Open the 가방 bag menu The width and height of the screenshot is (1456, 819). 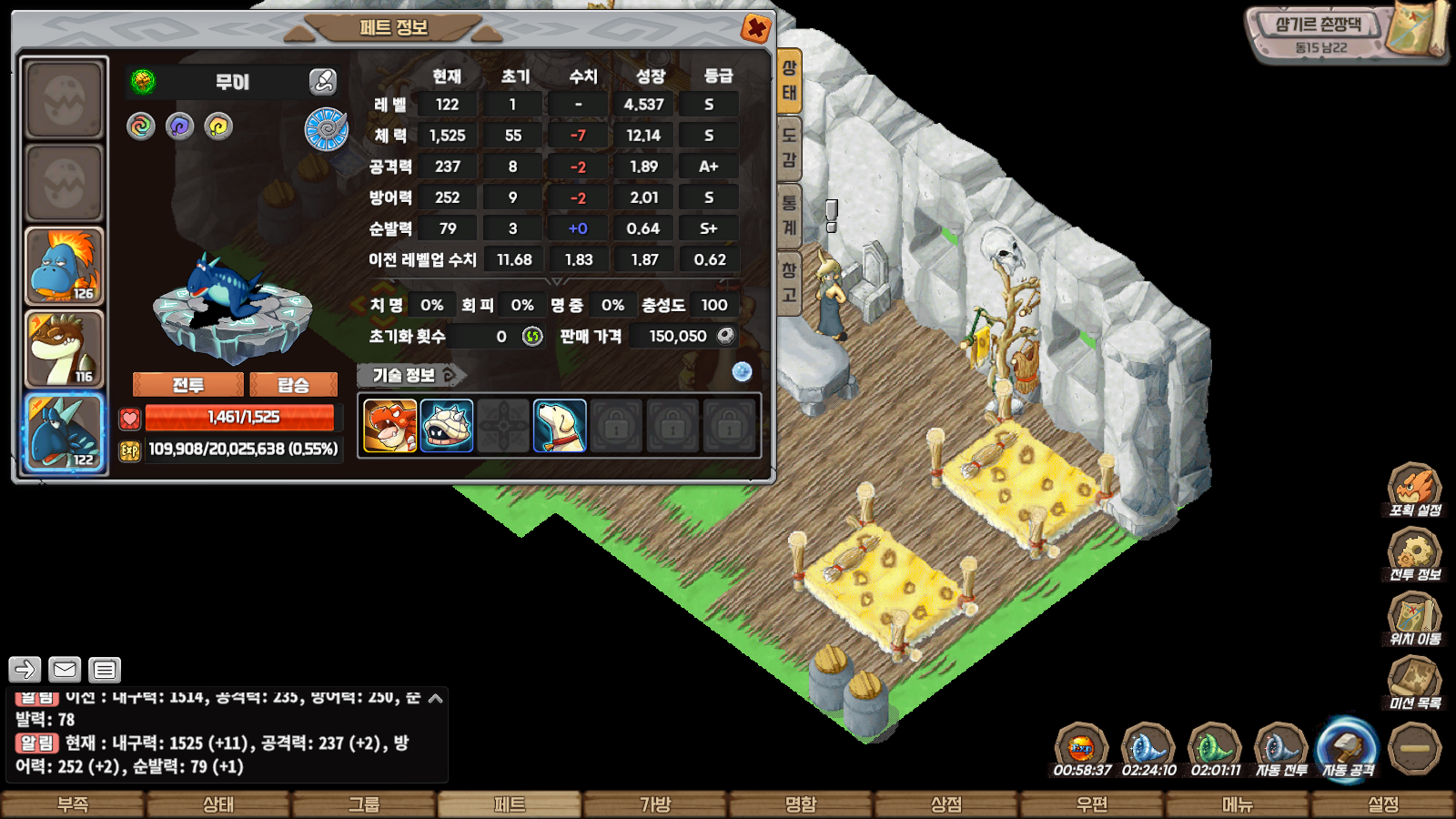tap(655, 804)
